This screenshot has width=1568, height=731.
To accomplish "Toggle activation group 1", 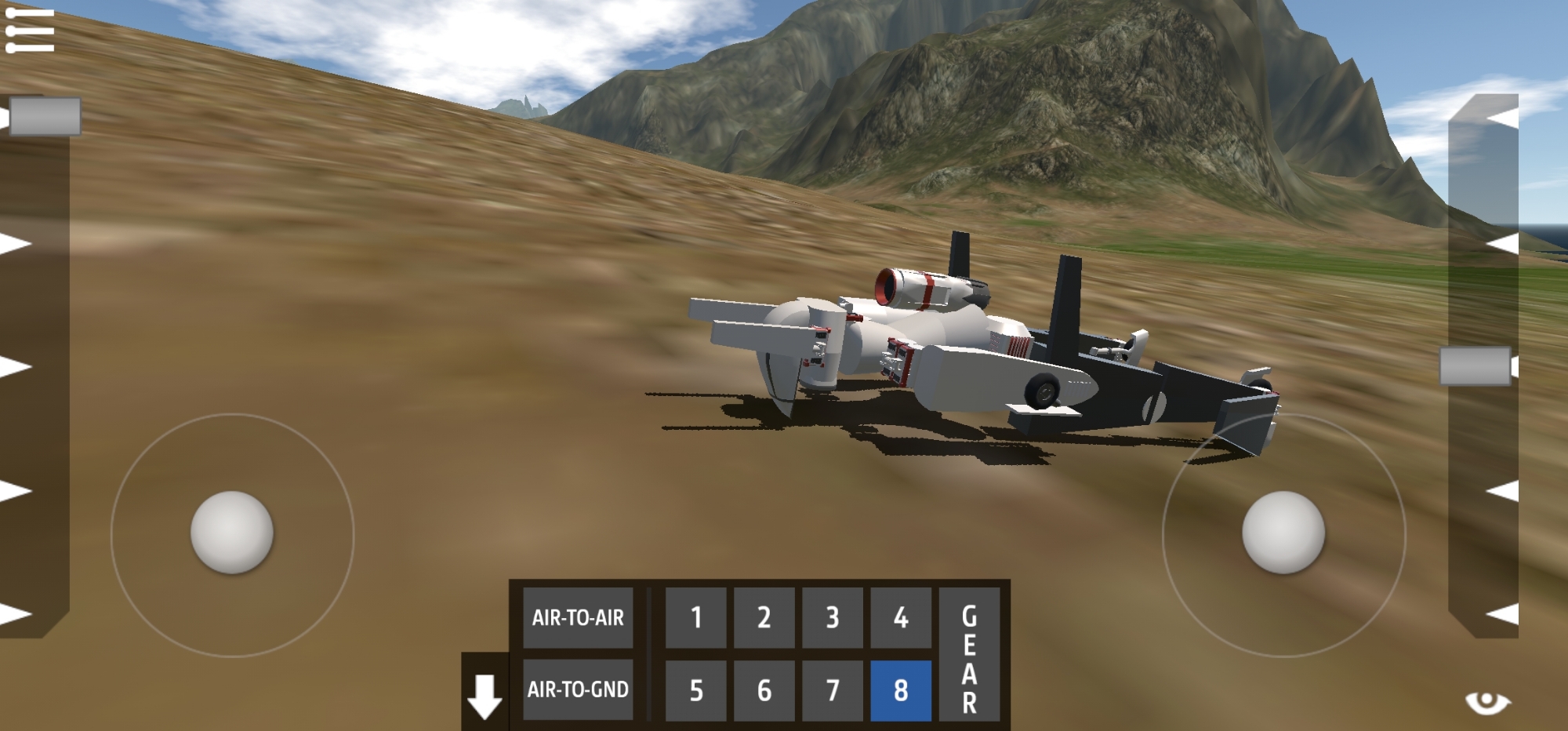I will pyautogui.click(x=696, y=618).
